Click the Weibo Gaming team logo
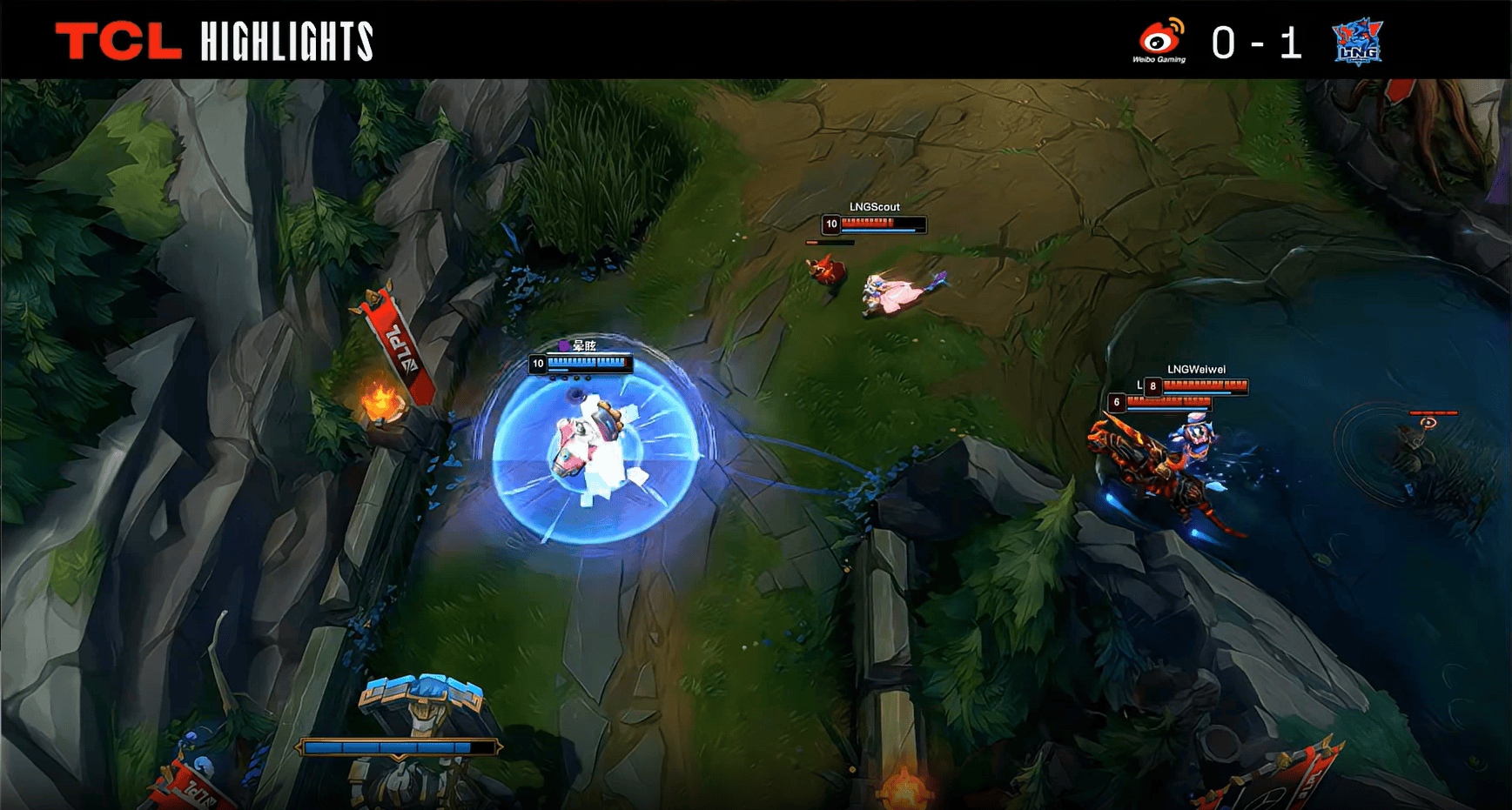1512x810 pixels. click(x=1159, y=40)
